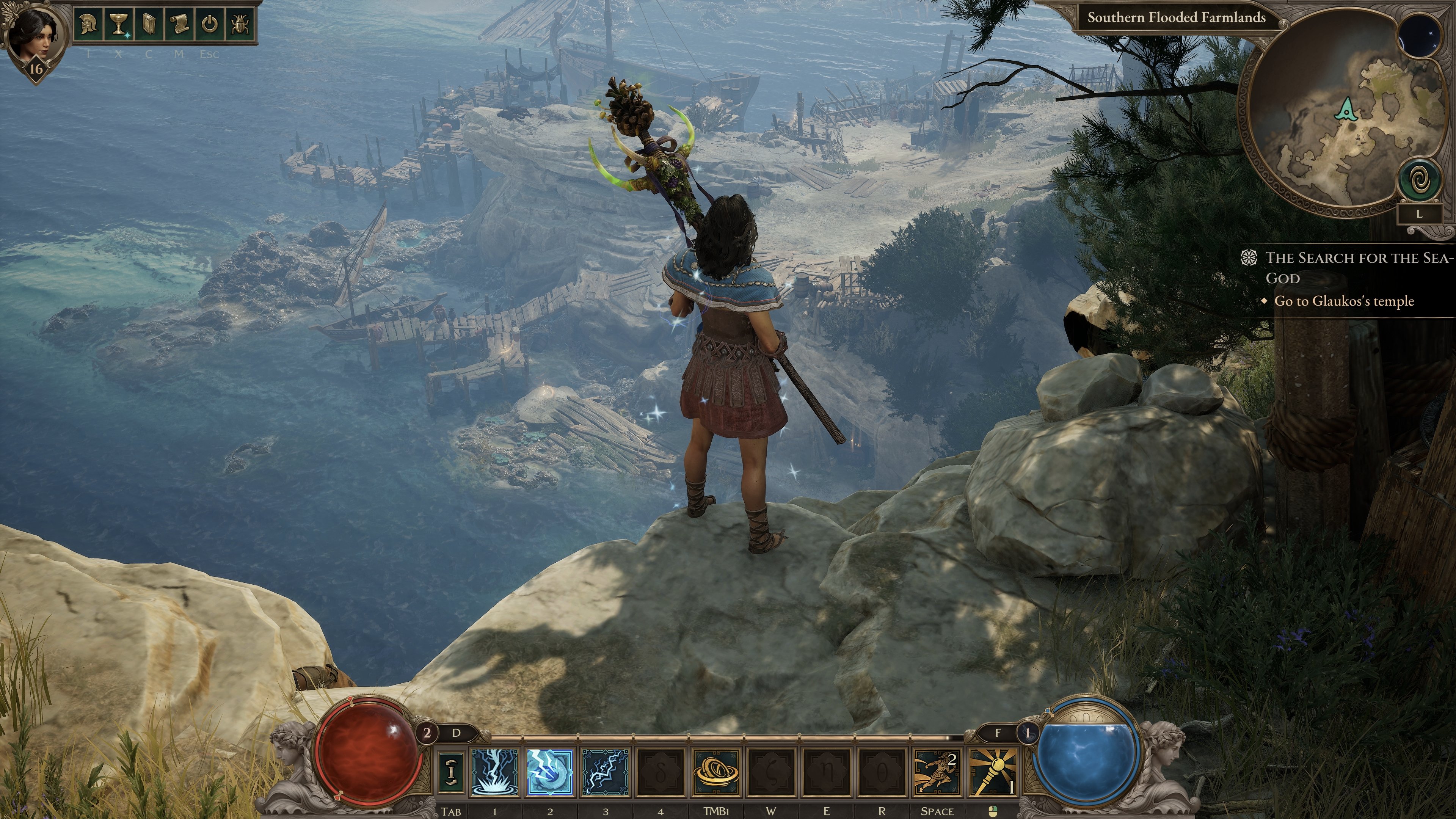The image size is (1456, 819).
Task: Click the scarab beetle bug report icon
Action: pos(240,25)
